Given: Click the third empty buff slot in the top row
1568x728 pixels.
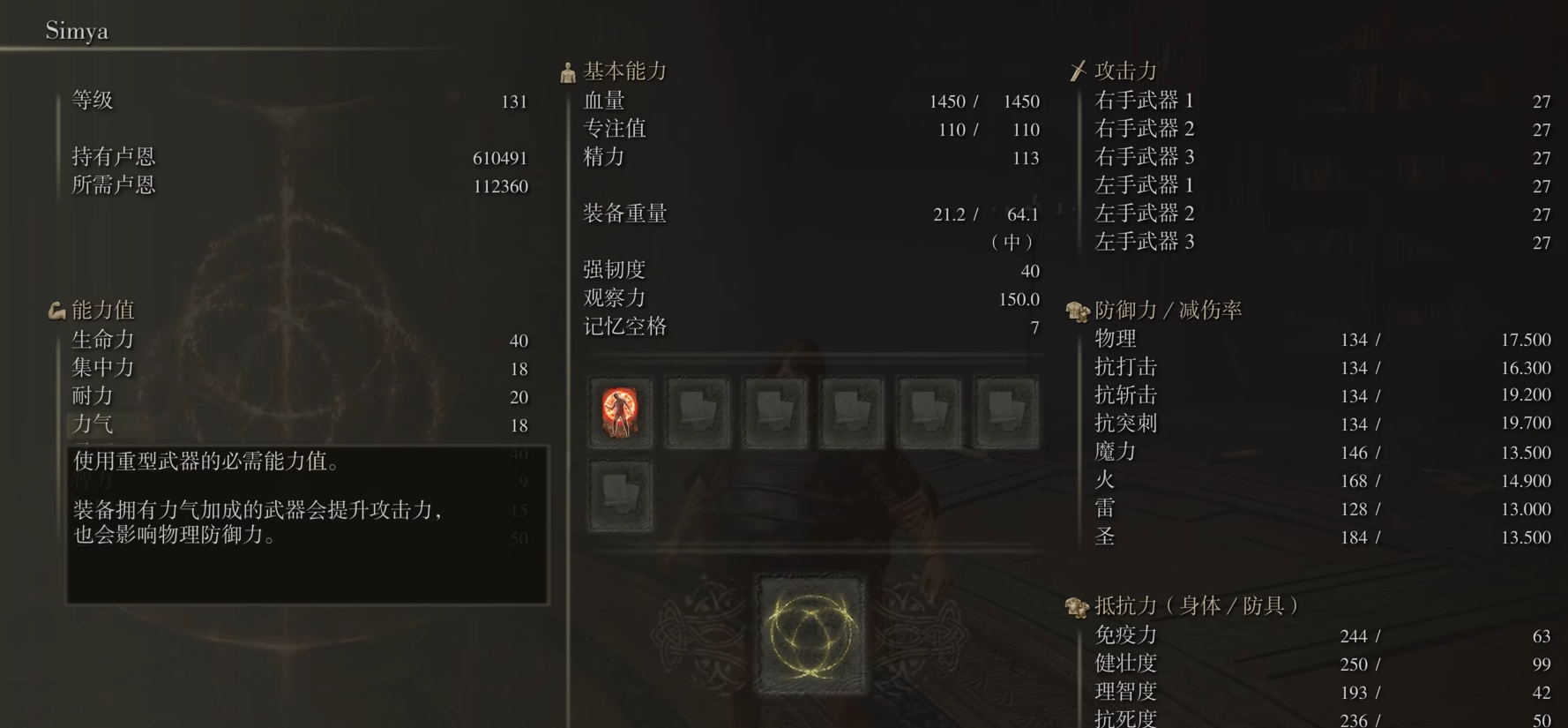Looking at the screenshot, I should (x=773, y=411).
